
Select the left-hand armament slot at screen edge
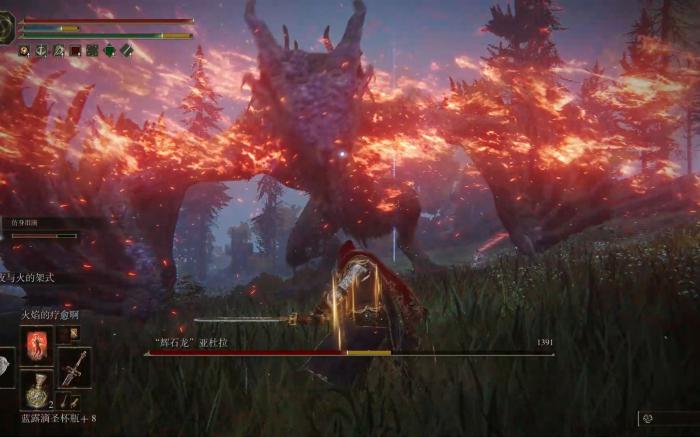tap(6, 368)
